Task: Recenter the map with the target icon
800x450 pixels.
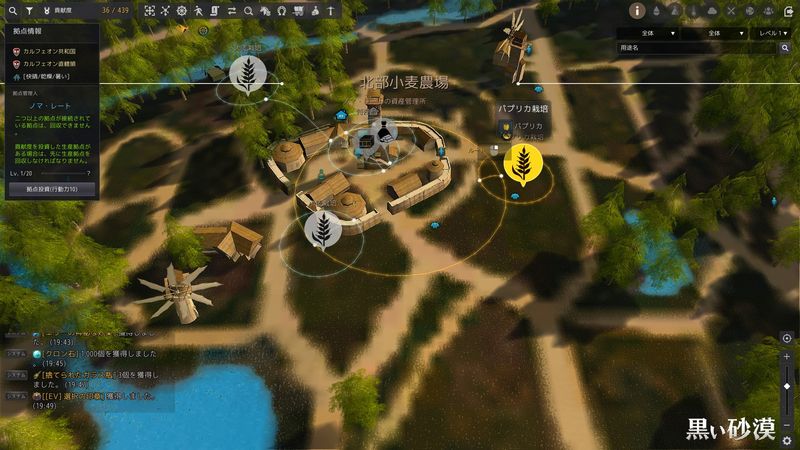Action: pyautogui.click(x=787, y=338)
